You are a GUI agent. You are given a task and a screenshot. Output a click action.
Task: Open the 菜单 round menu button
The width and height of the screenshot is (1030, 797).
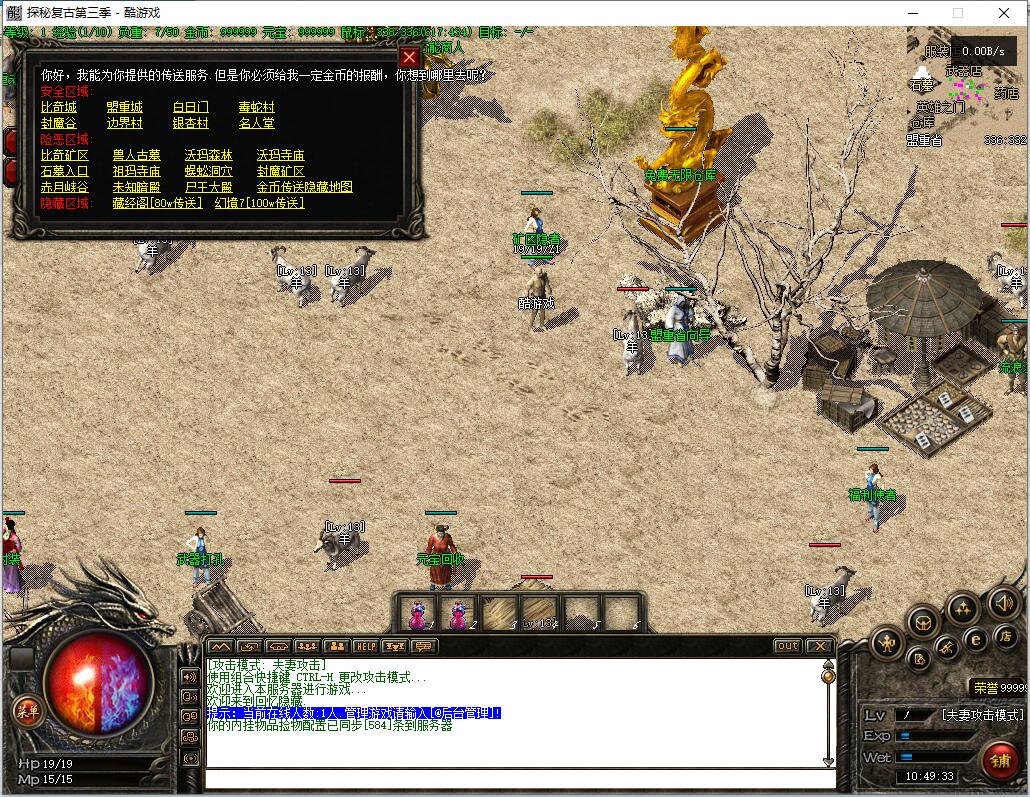[x=27, y=711]
